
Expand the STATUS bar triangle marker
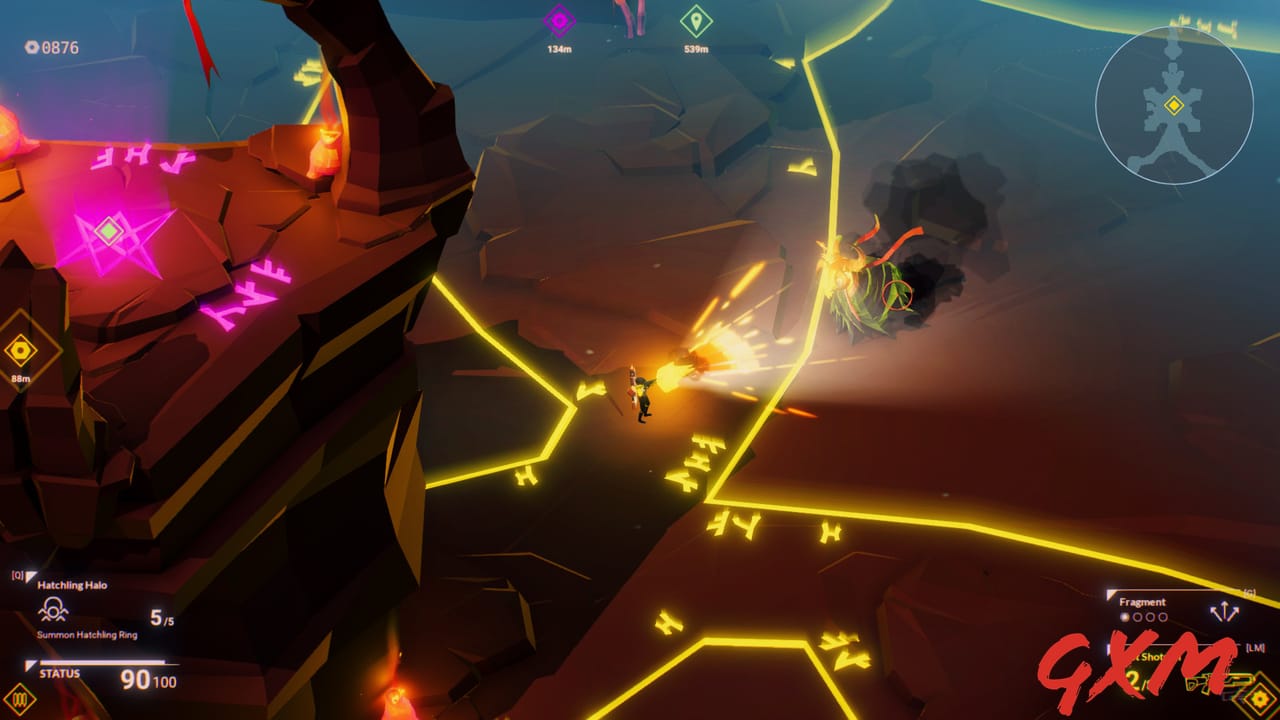coord(30,663)
